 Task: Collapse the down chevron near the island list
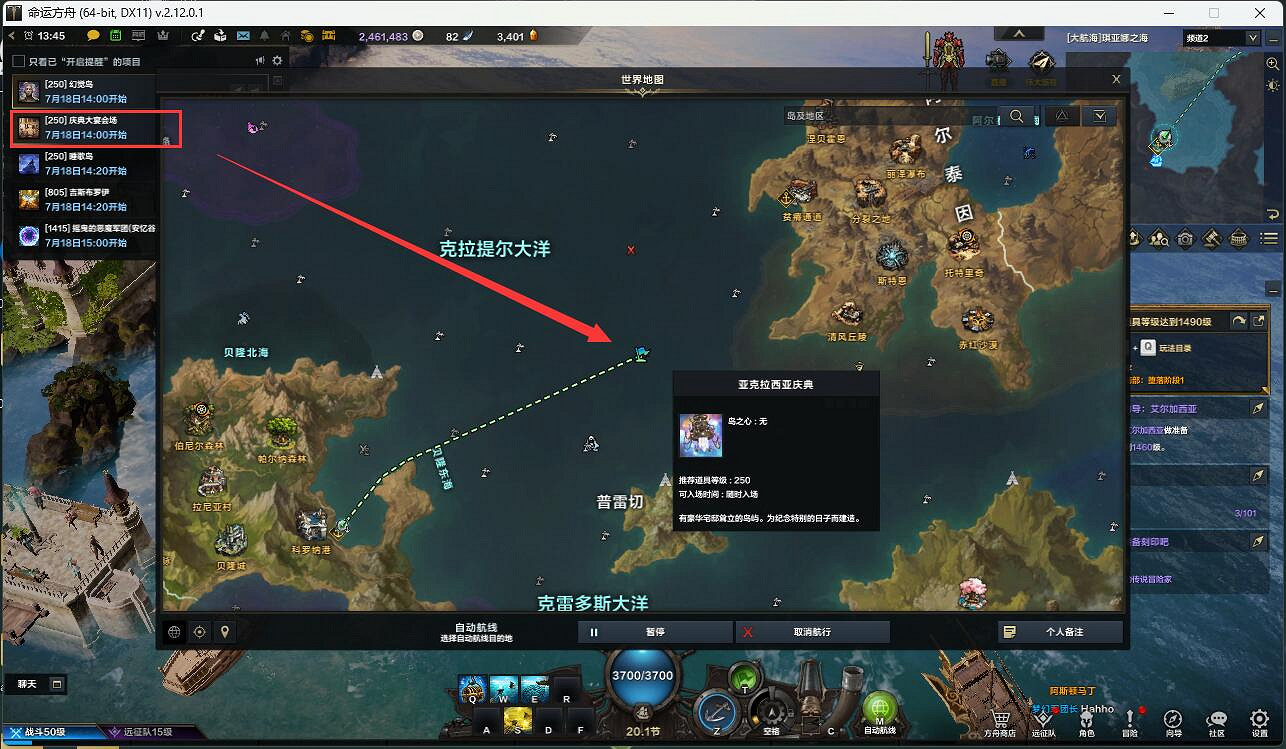click(1098, 116)
